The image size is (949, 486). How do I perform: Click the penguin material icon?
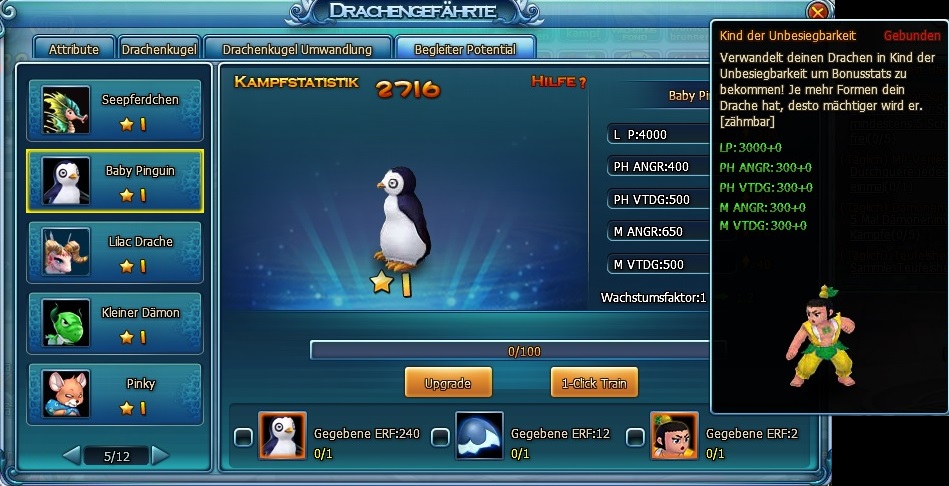tap(282, 436)
